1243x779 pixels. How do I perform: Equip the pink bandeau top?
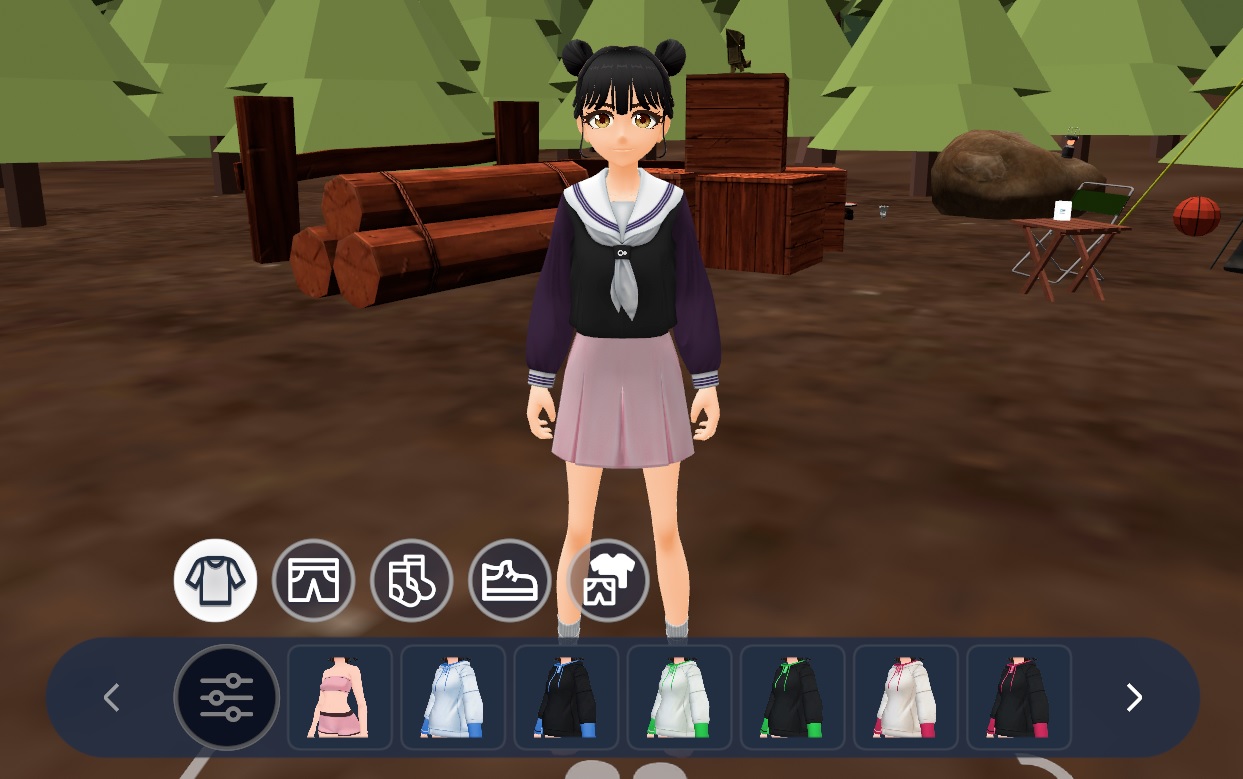tap(340, 697)
